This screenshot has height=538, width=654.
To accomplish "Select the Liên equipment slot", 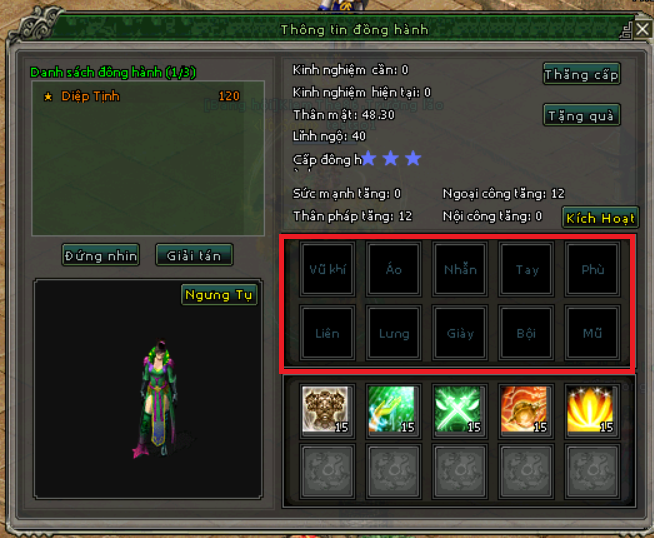I will [327, 333].
